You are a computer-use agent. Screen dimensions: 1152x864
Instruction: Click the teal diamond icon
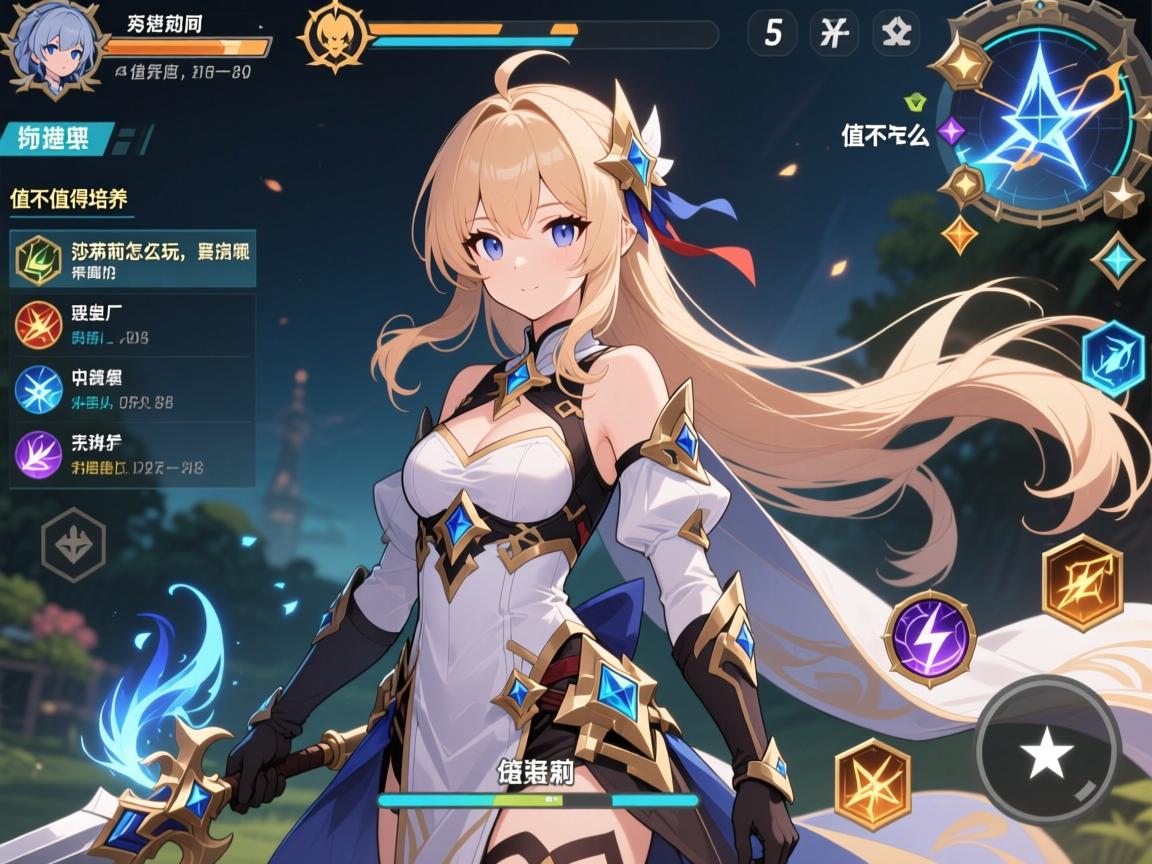click(1116, 260)
